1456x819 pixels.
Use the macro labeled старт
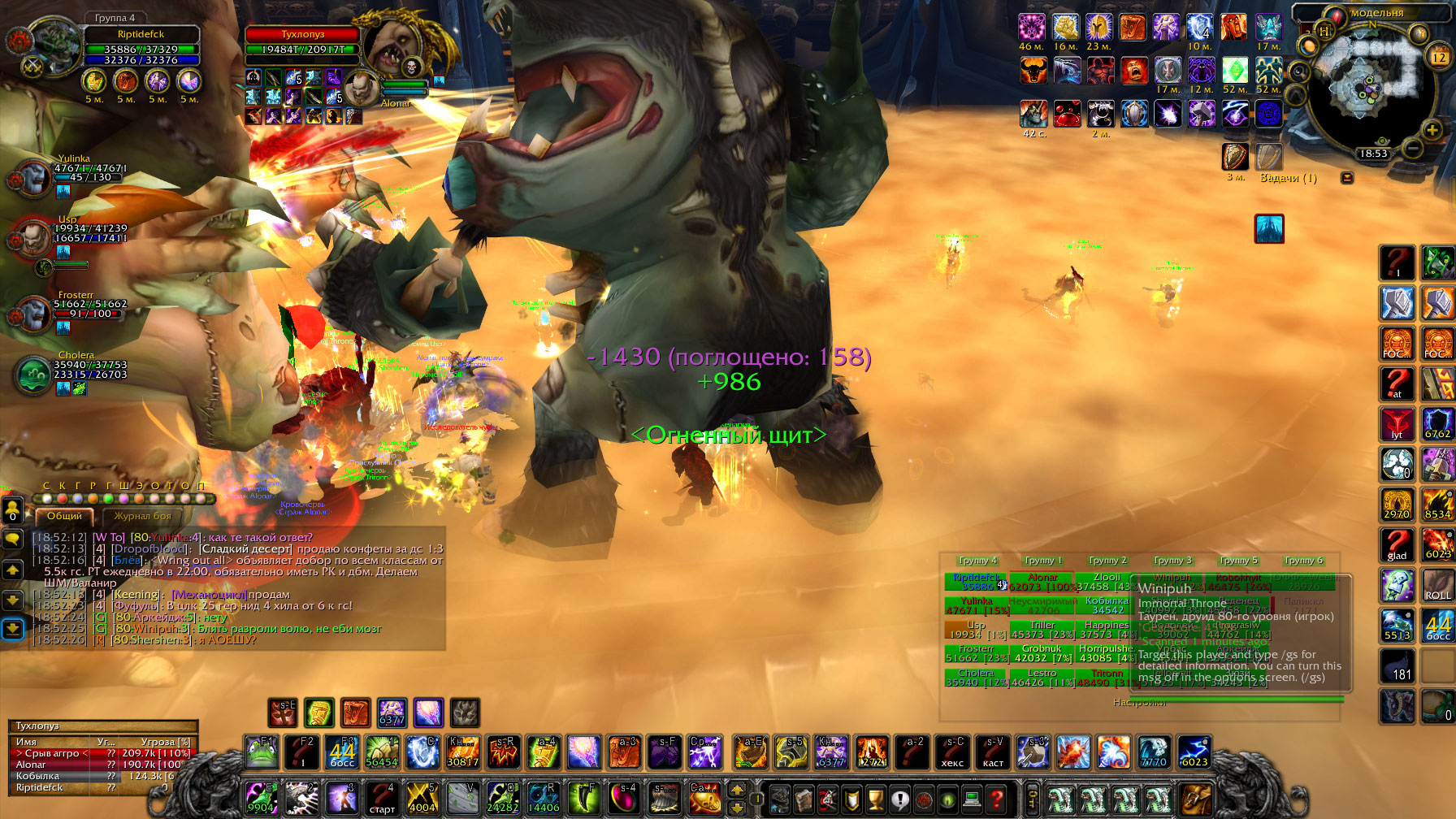[x=381, y=799]
